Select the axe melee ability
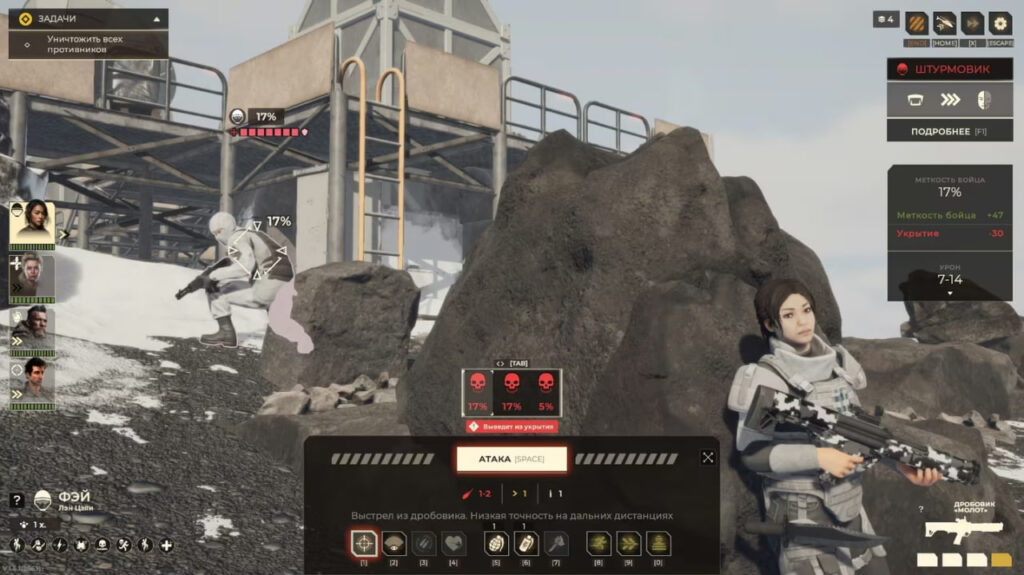Image resolution: width=1024 pixels, height=575 pixels. click(556, 544)
